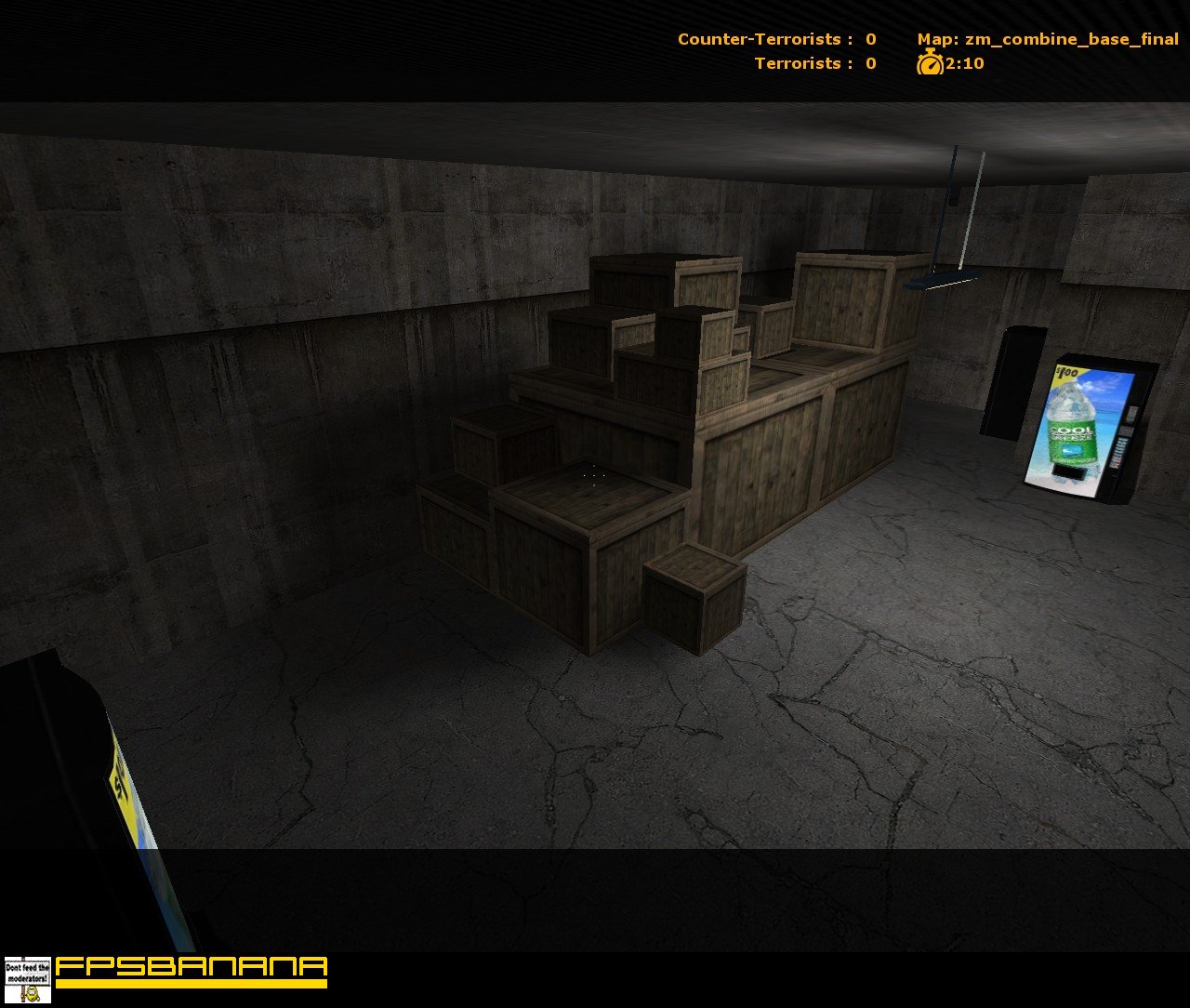
Task: Click the vending machine selection buttons
Action: point(1117,451)
